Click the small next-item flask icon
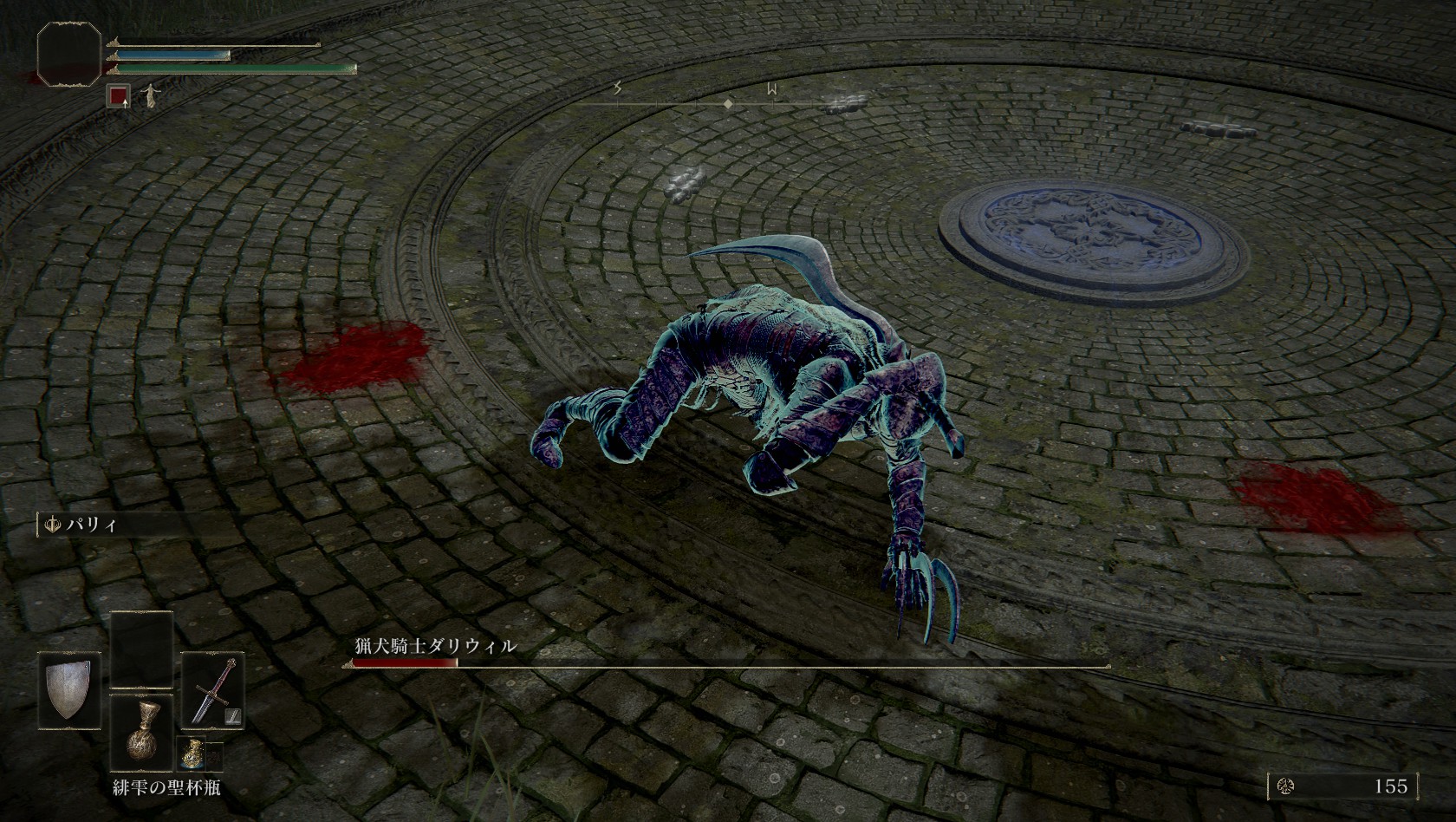The height and width of the screenshot is (822, 1456). point(190,756)
